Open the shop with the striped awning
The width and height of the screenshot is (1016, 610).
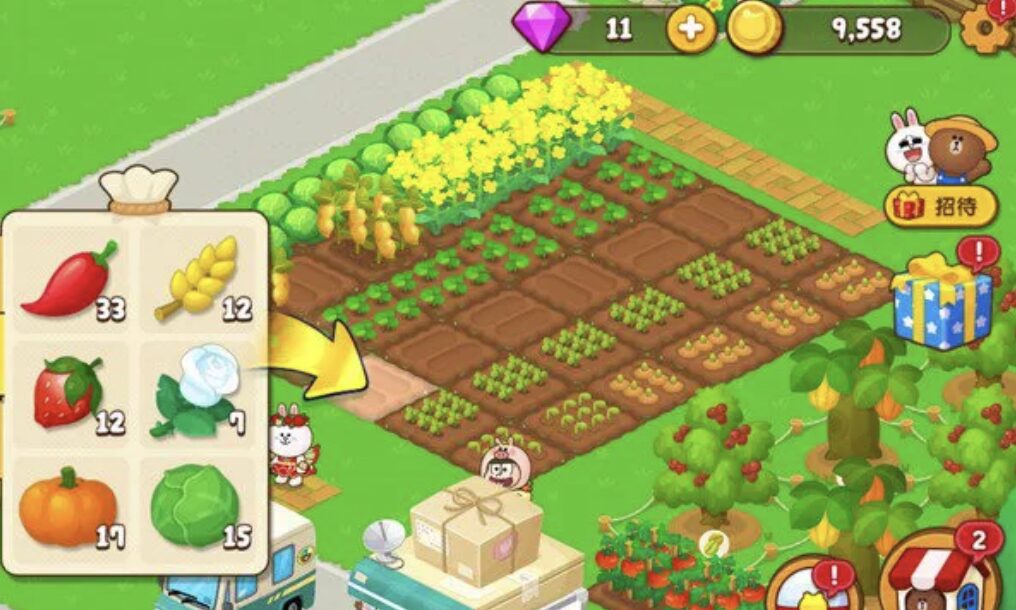937,580
